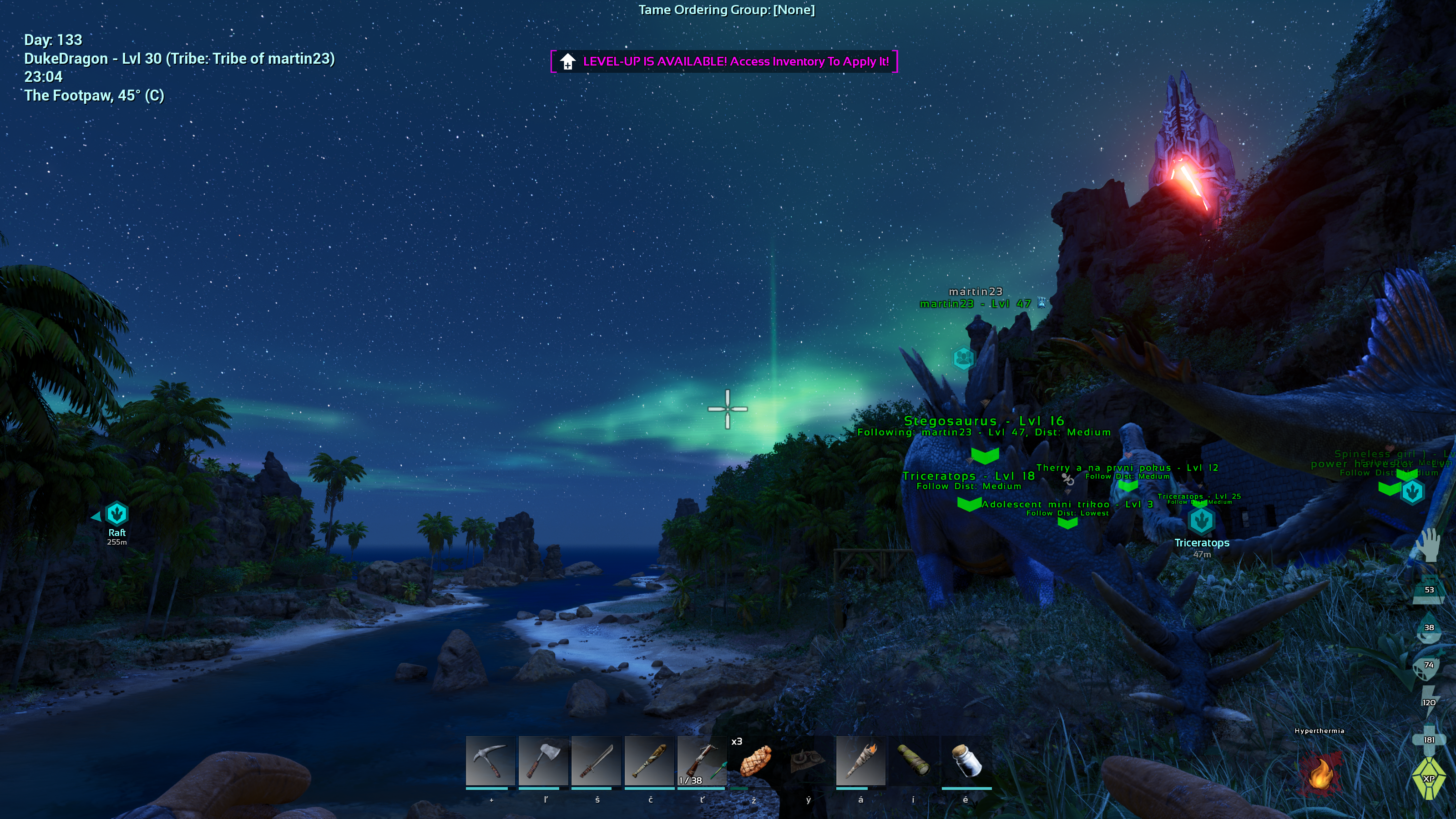This screenshot has width=1456, height=819.
Task: Open the green XP gem icon
Action: point(1428,779)
